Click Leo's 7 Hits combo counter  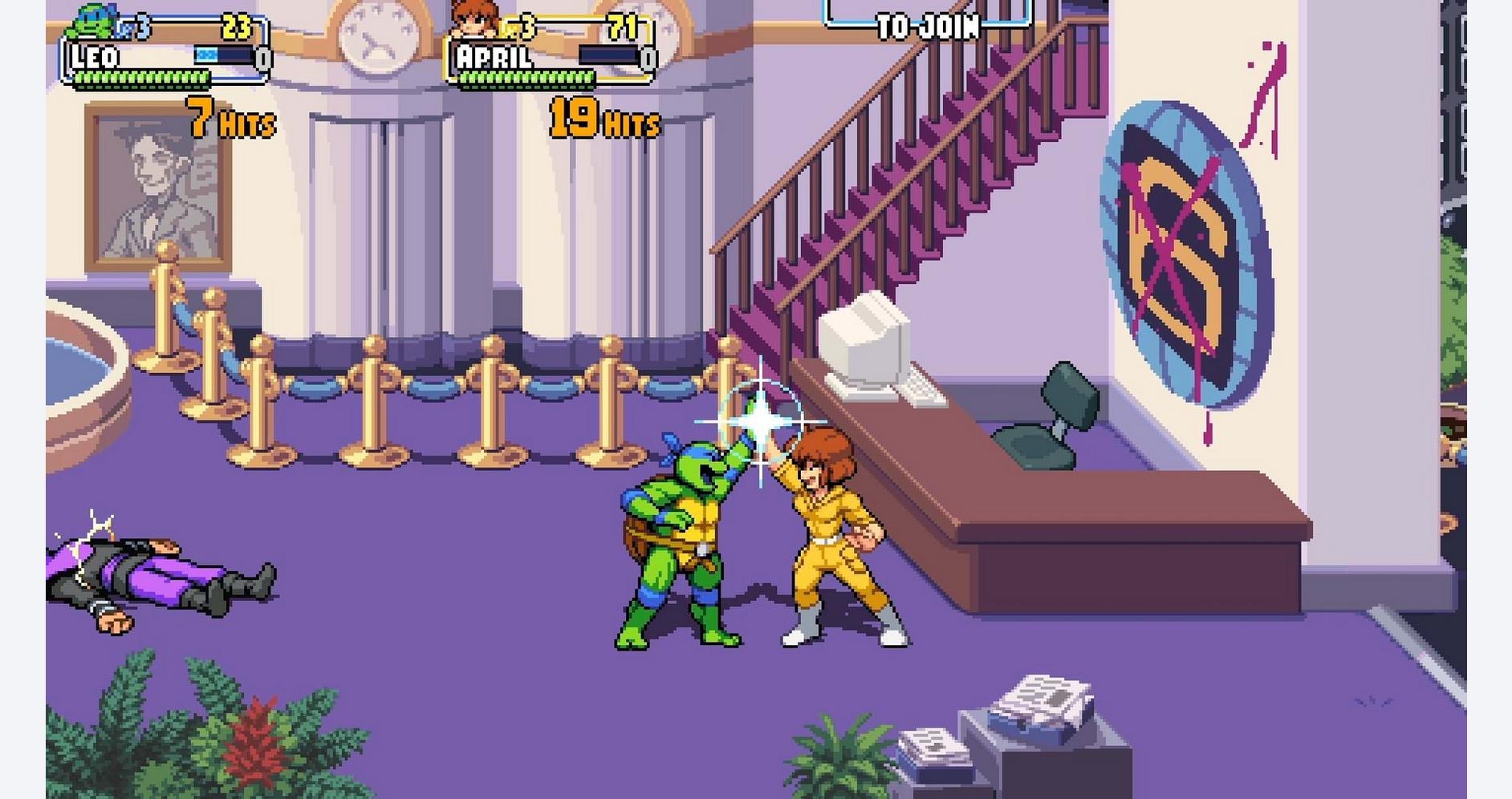227,120
